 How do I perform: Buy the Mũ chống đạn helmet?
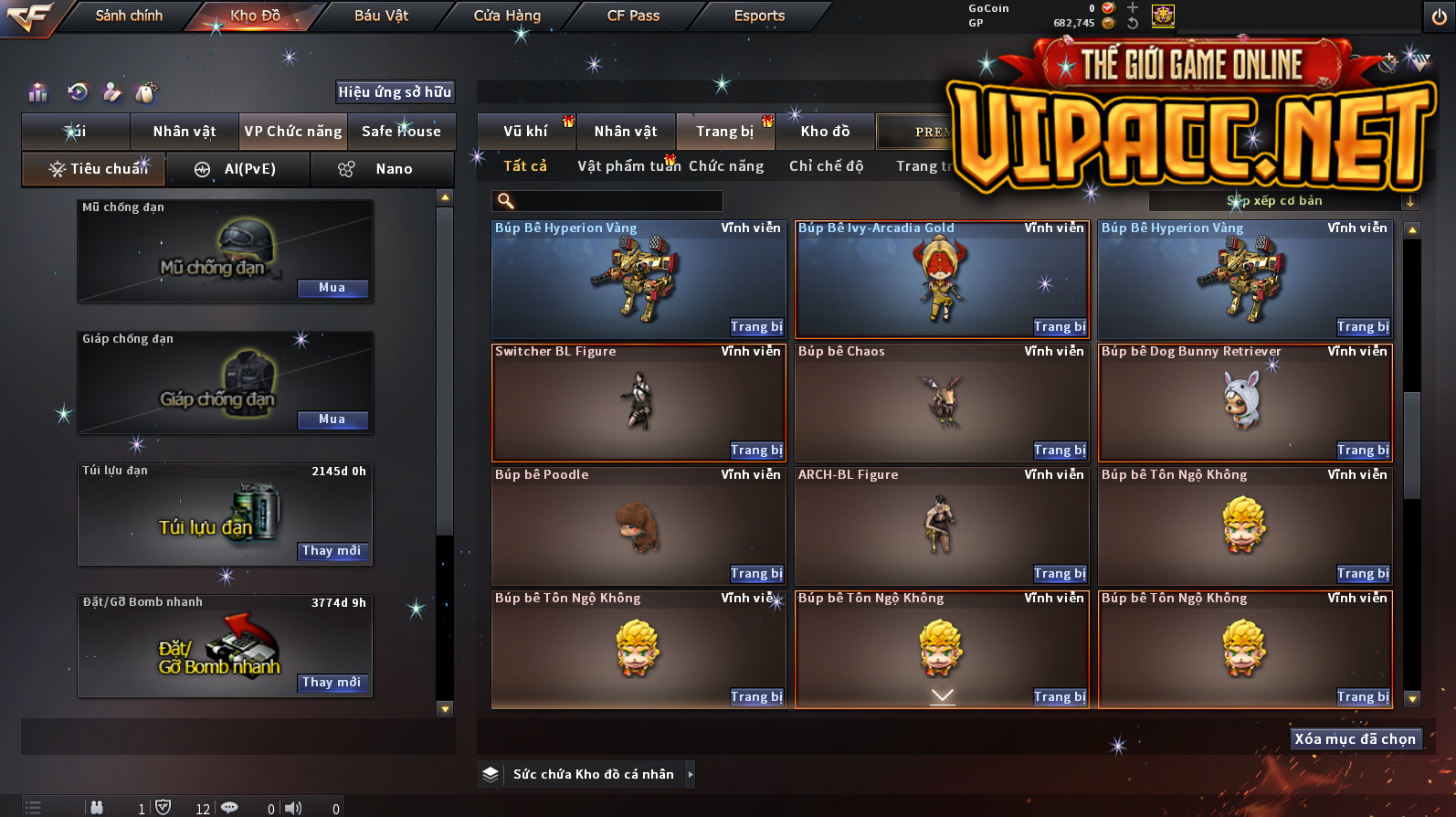332,288
